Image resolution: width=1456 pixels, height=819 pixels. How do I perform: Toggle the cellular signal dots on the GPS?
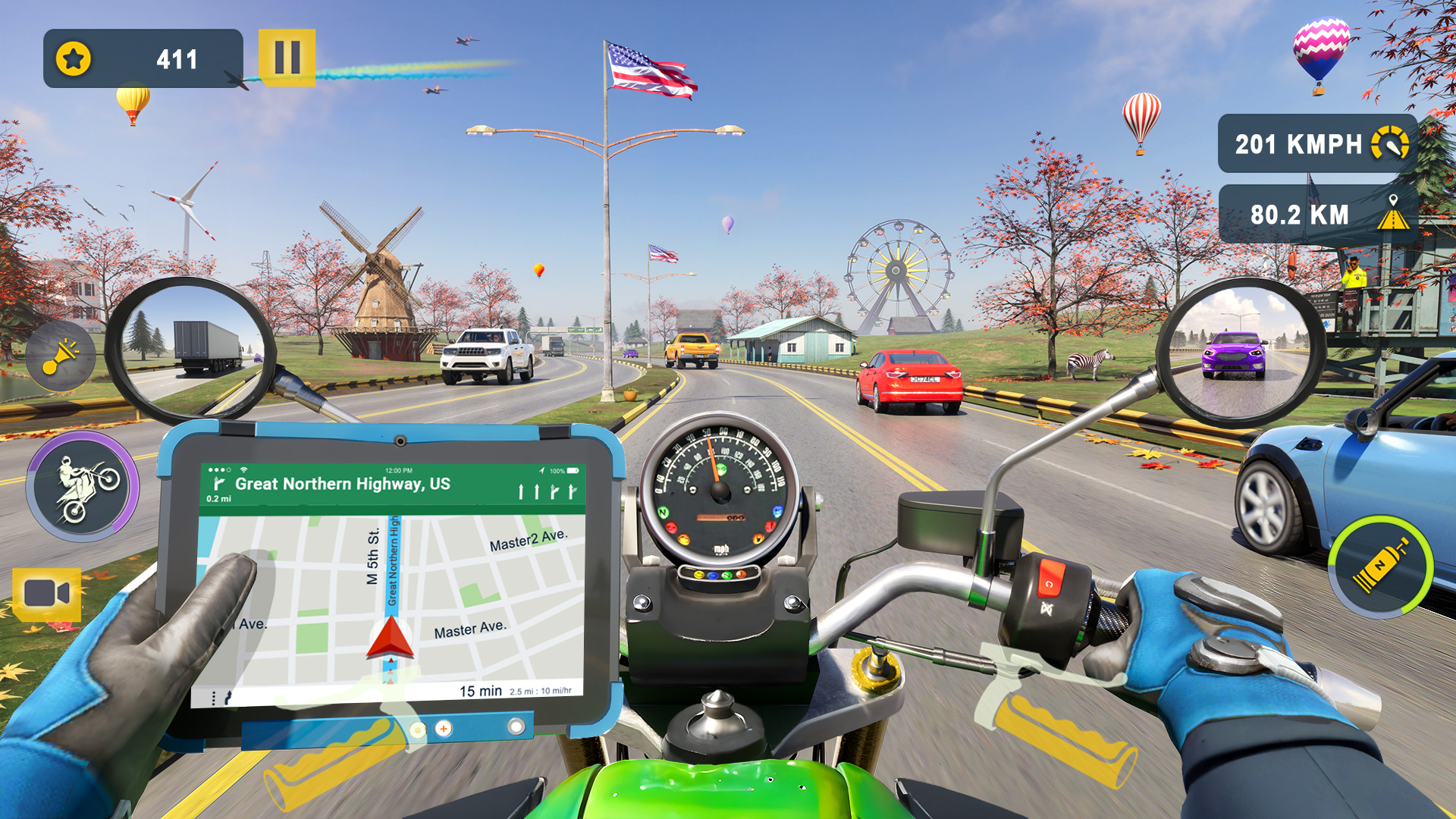coord(218,469)
